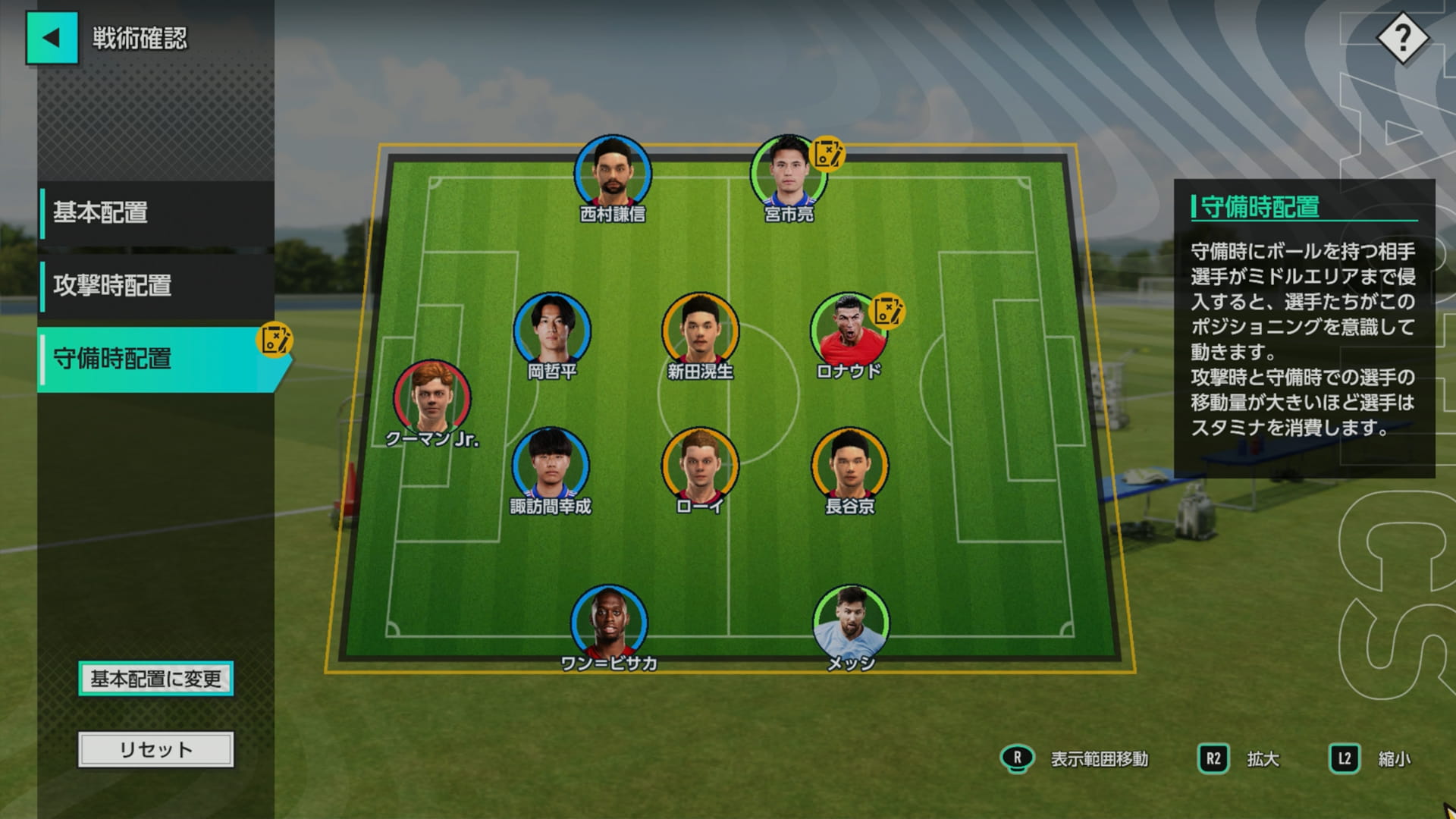This screenshot has height=819, width=1456.
Task: Select the 守備時配置 tab
Action: (x=156, y=359)
